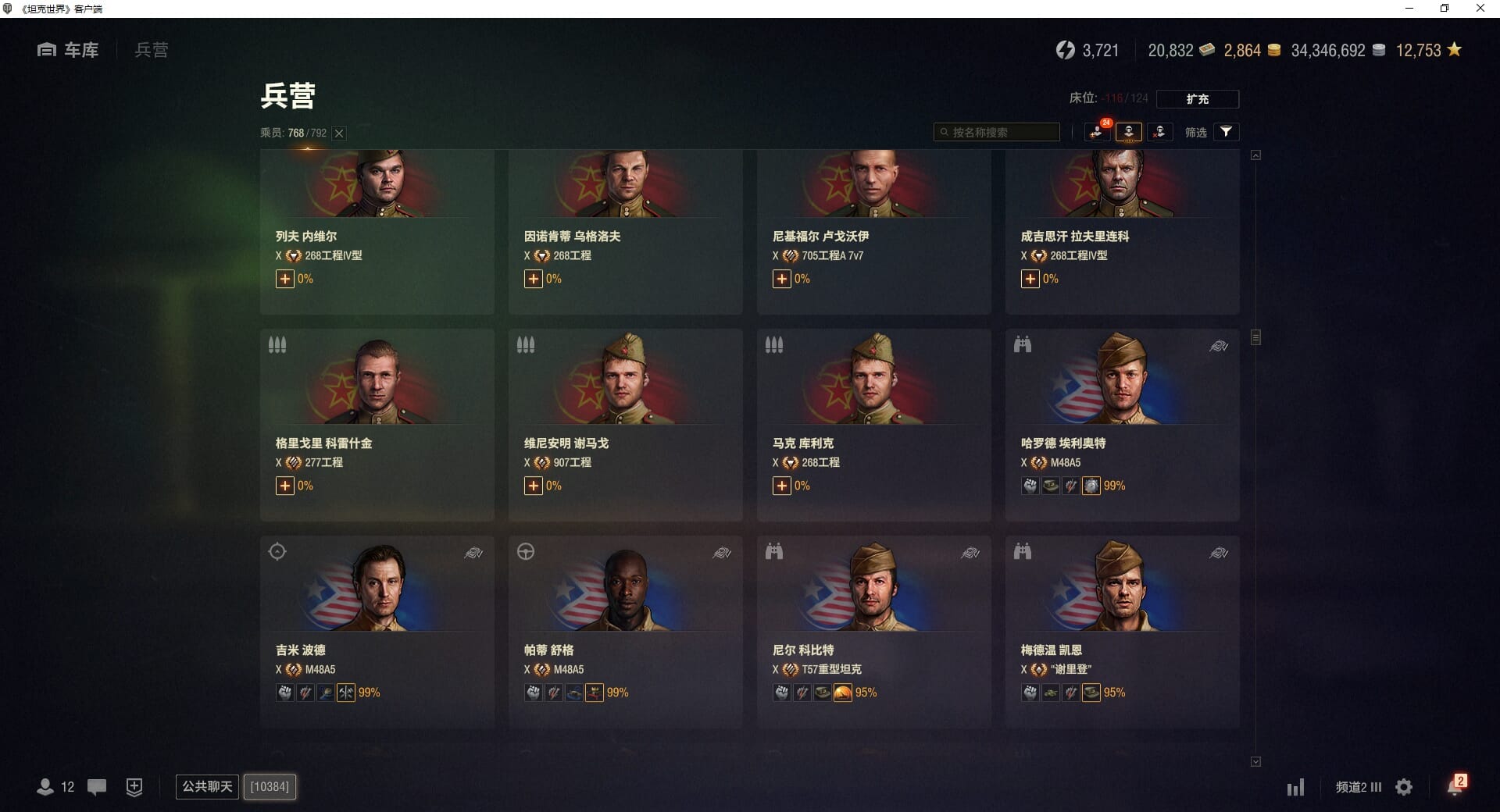The width and height of the screenshot is (1500, 812).
Task: Open the 公共聊天 public chat channel
Action: pyautogui.click(x=207, y=786)
